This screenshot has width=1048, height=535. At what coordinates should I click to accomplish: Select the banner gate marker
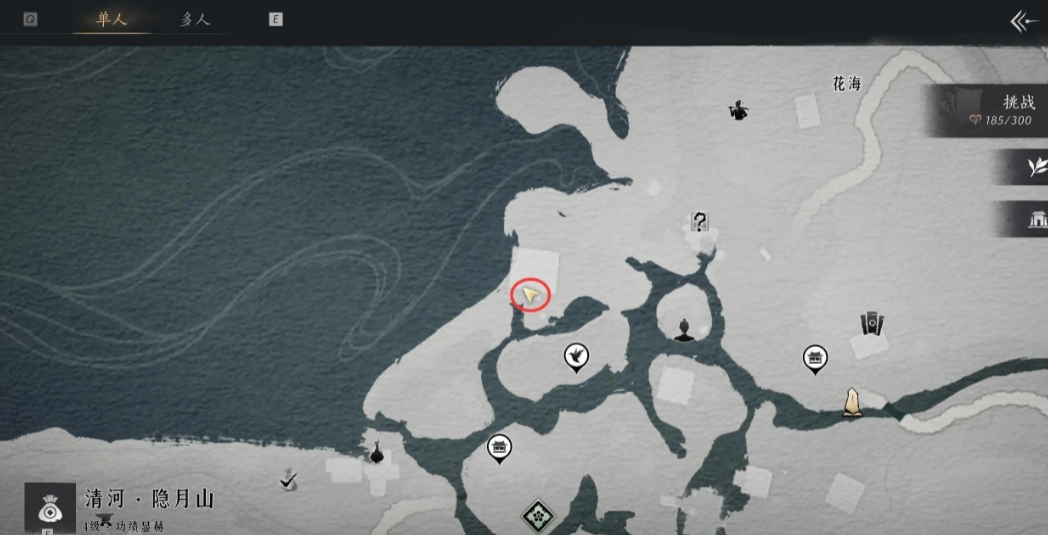click(872, 323)
